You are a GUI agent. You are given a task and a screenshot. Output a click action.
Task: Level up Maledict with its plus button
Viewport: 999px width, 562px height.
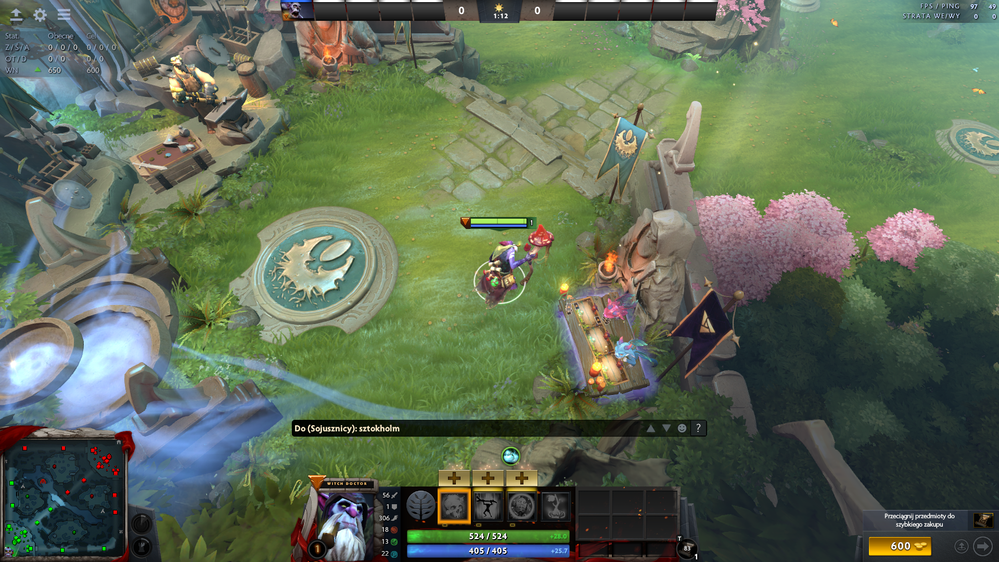coord(521,478)
